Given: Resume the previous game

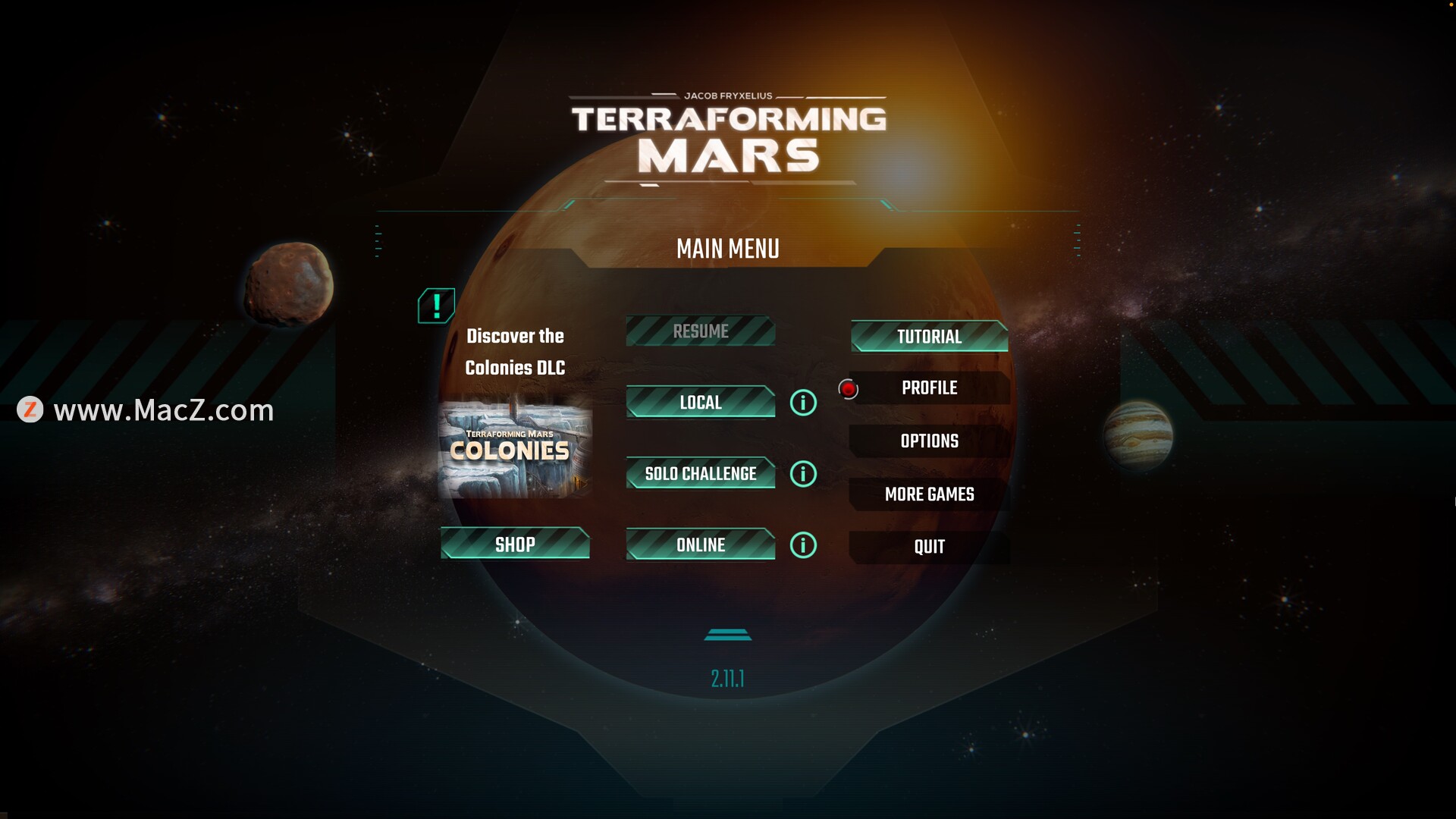Looking at the screenshot, I should [700, 331].
